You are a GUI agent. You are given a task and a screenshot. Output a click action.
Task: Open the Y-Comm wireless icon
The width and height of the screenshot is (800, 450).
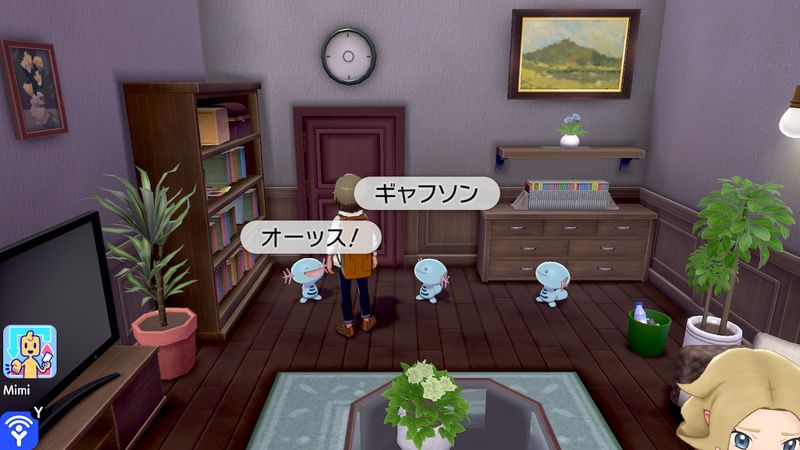pyautogui.click(x=16, y=429)
